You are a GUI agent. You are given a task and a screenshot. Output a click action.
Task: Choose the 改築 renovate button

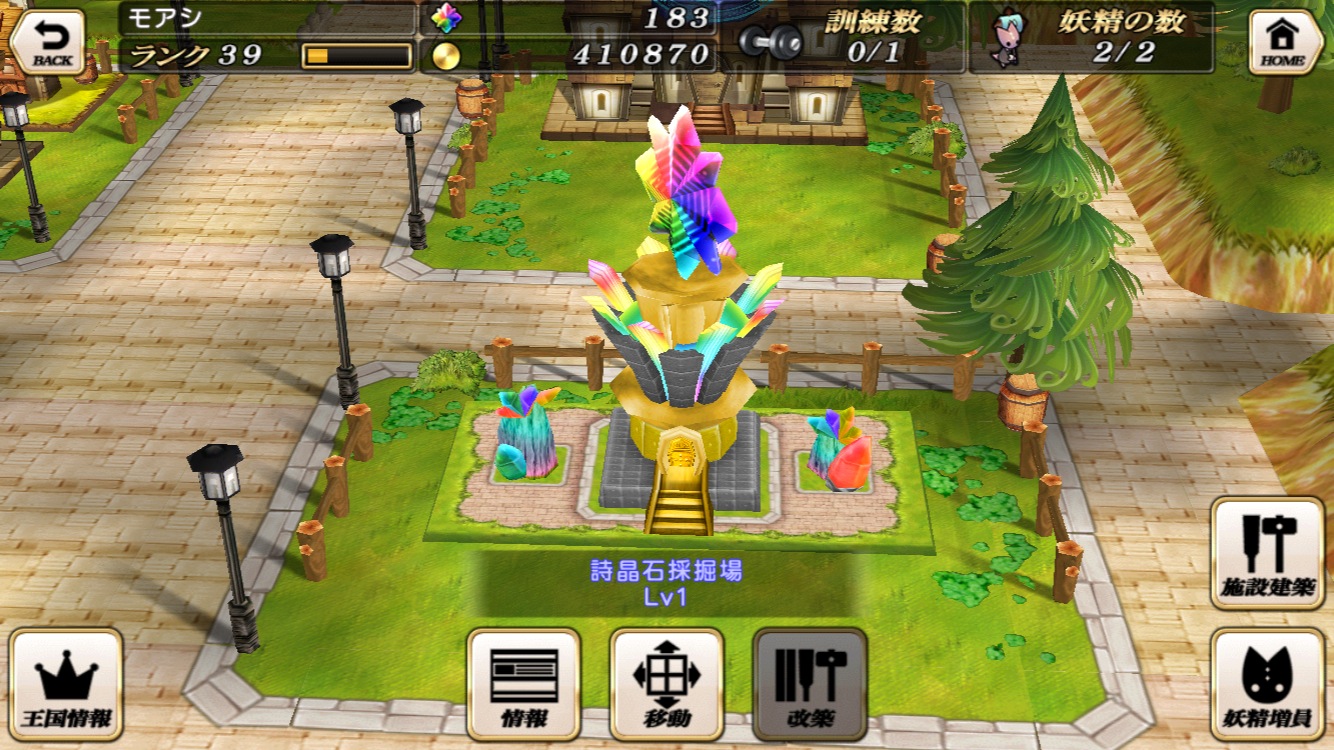tap(810, 684)
